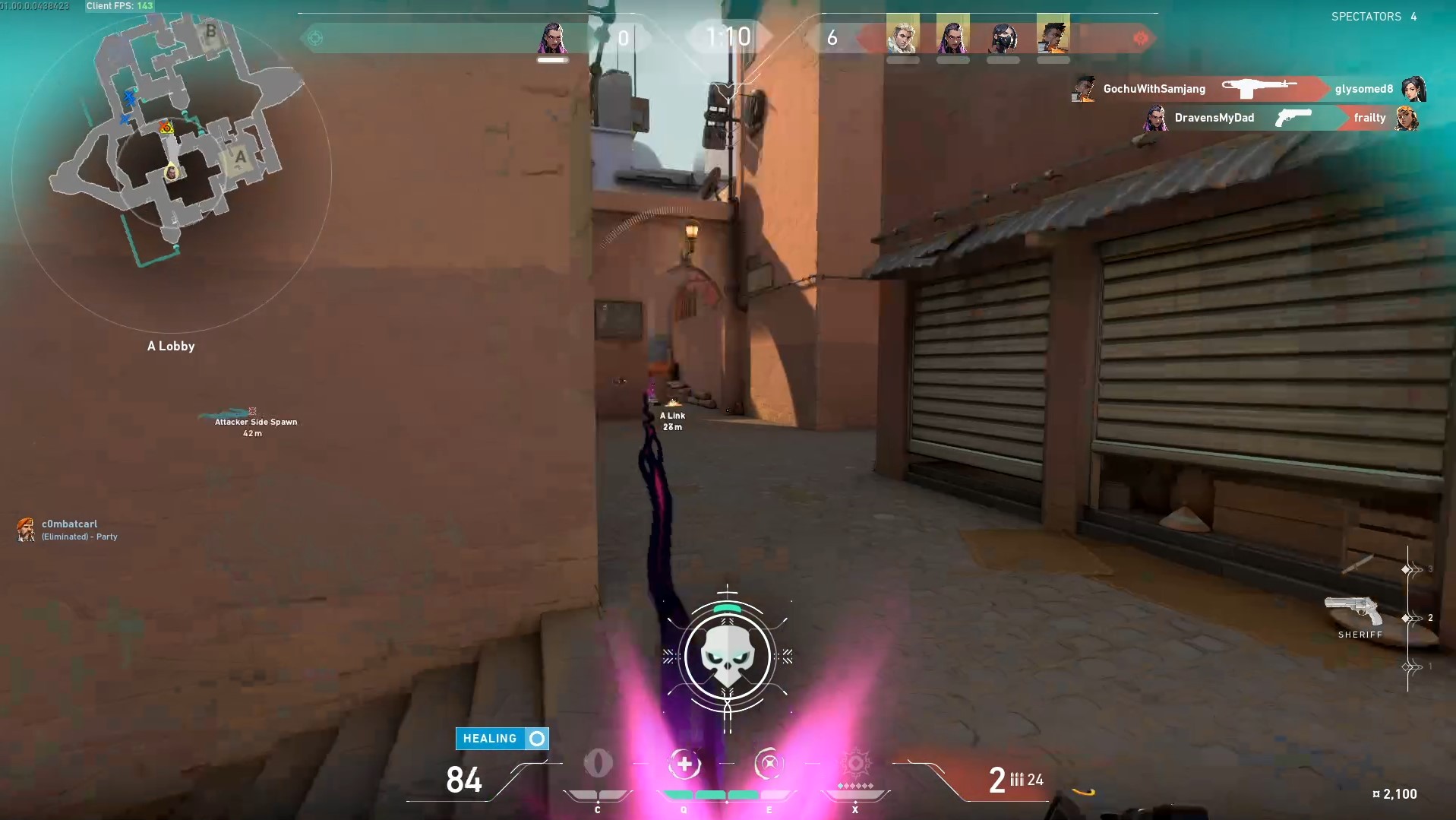The image size is (1456, 820).
Task: Select the blond Sova portrait in top bar
Action: [902, 34]
